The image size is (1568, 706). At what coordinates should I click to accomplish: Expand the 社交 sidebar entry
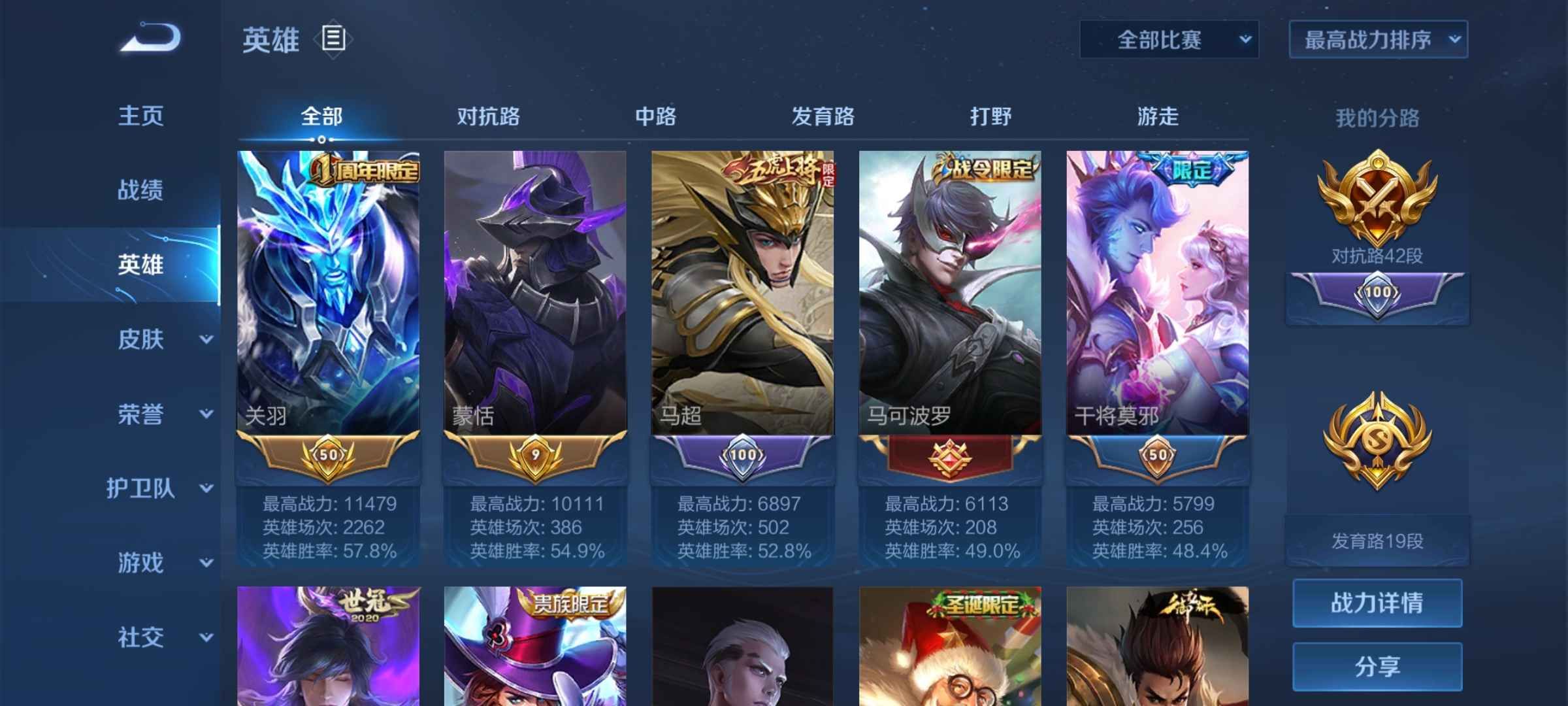click(140, 635)
